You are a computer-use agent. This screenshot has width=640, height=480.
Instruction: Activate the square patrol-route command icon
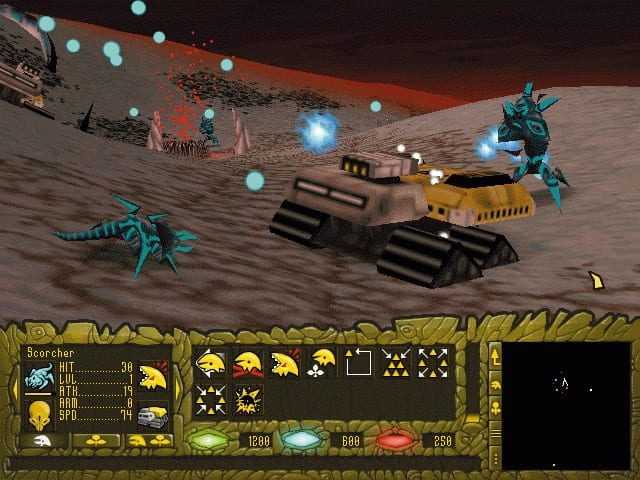[x=359, y=362]
